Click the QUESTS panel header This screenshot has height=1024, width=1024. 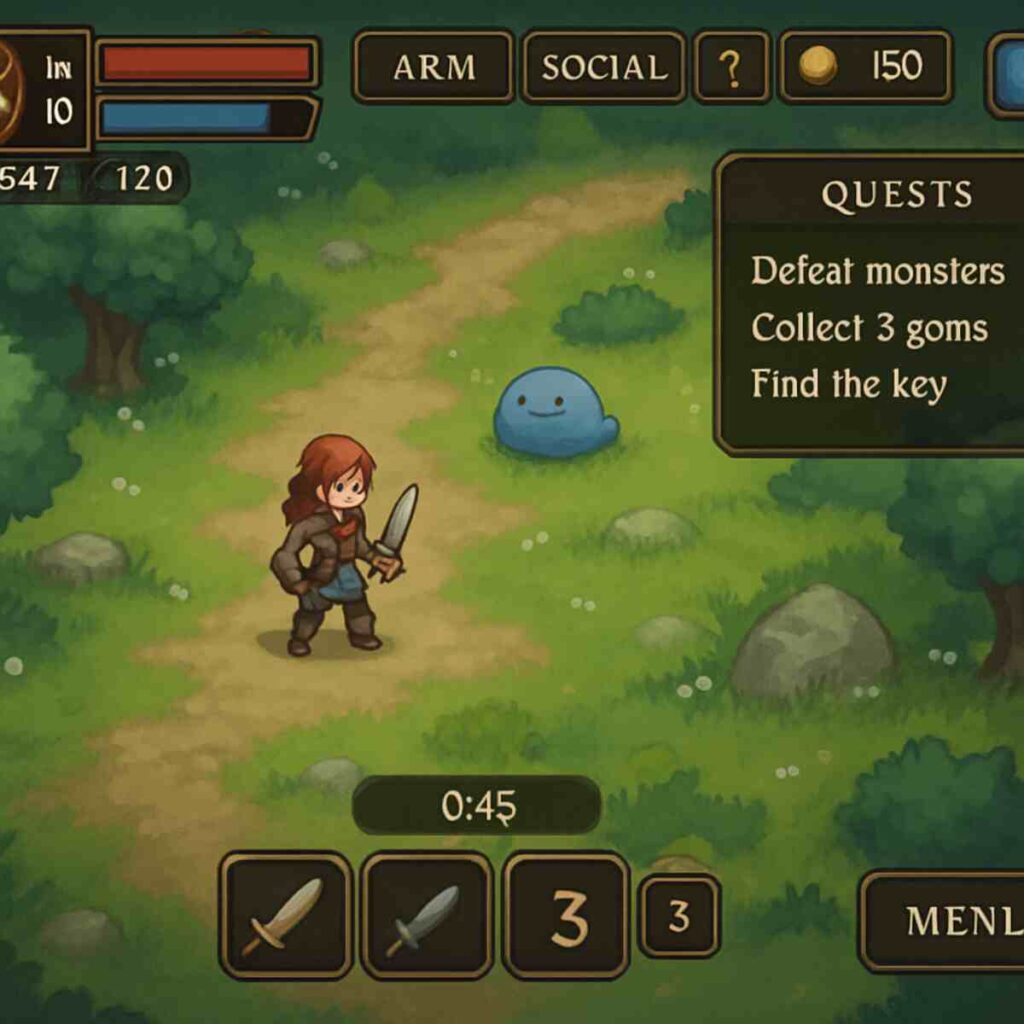click(x=896, y=195)
